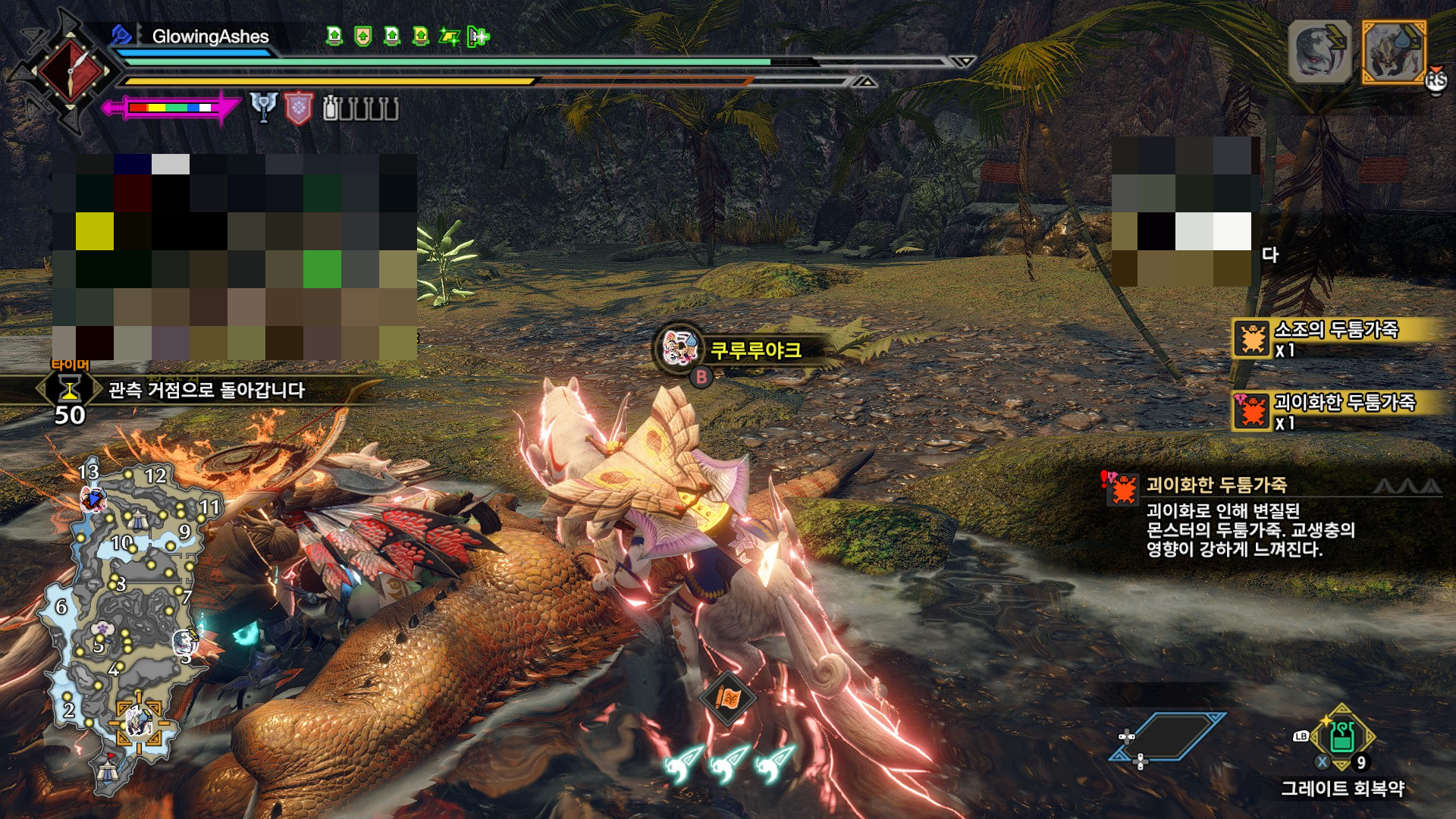Click the GlowingAshes player name
The image size is (1456, 819).
click(210, 36)
